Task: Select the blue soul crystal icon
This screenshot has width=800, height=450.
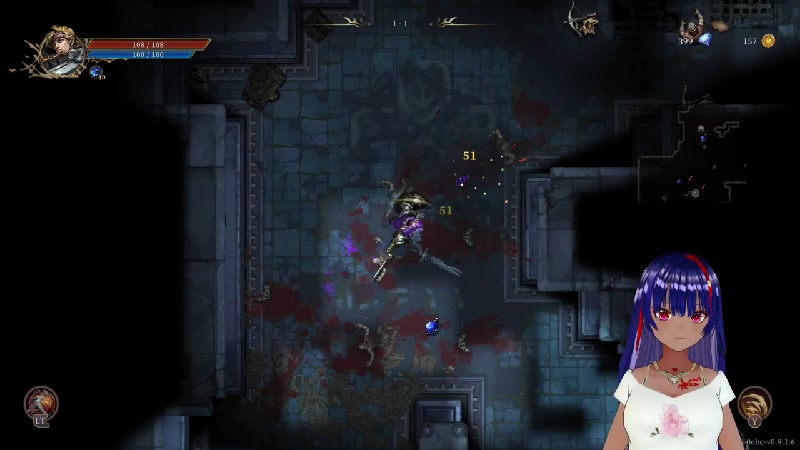Action: tap(705, 39)
